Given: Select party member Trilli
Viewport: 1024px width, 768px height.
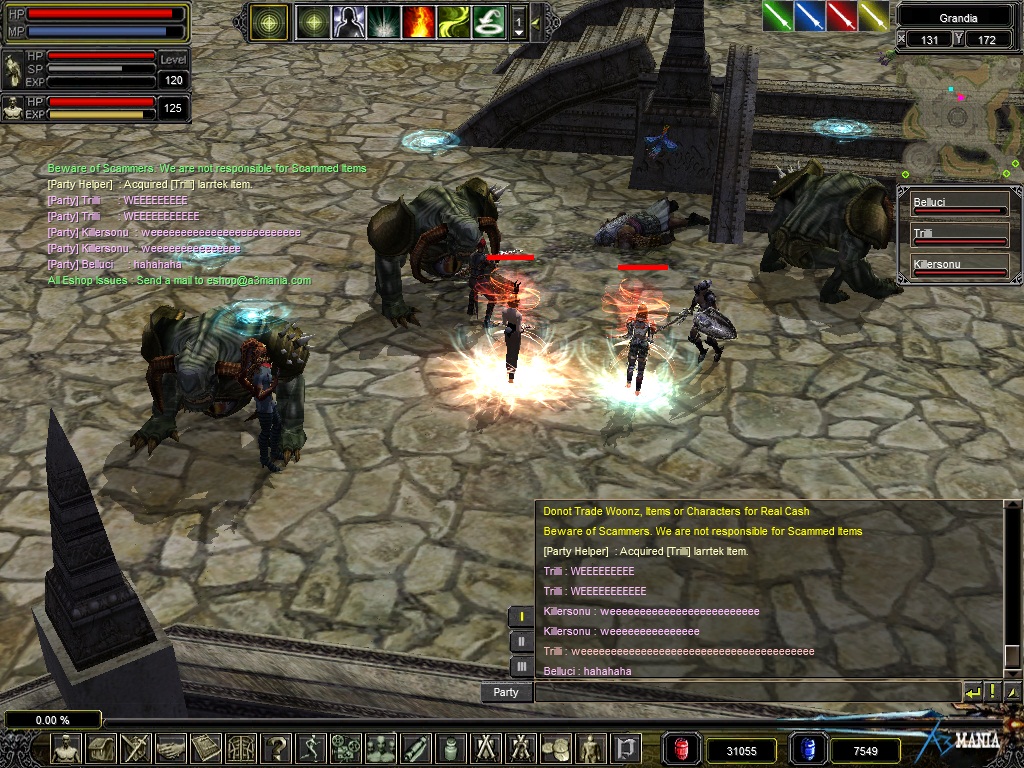Looking at the screenshot, I should point(958,236).
